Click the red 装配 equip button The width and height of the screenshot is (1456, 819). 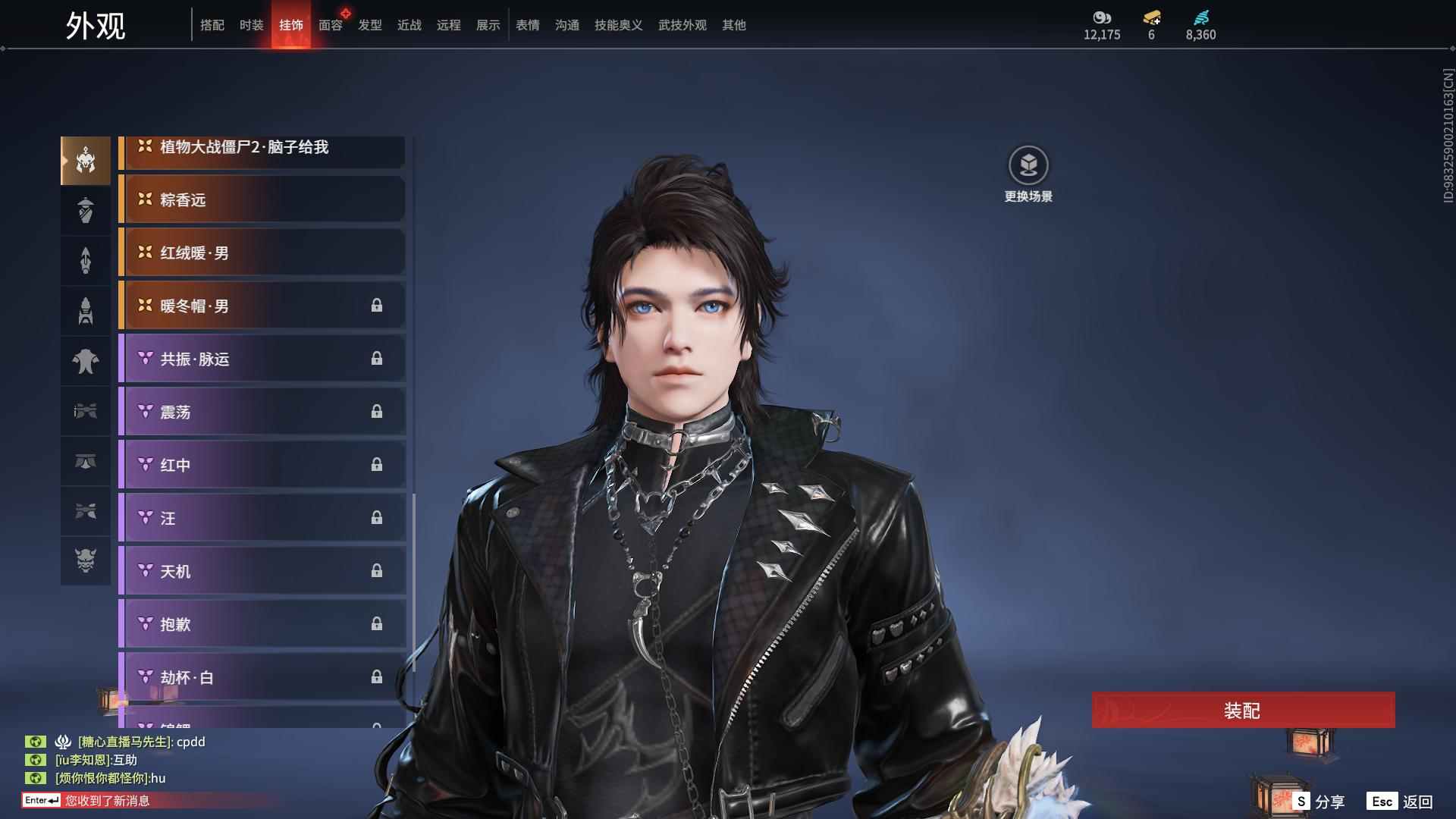pyautogui.click(x=1242, y=711)
